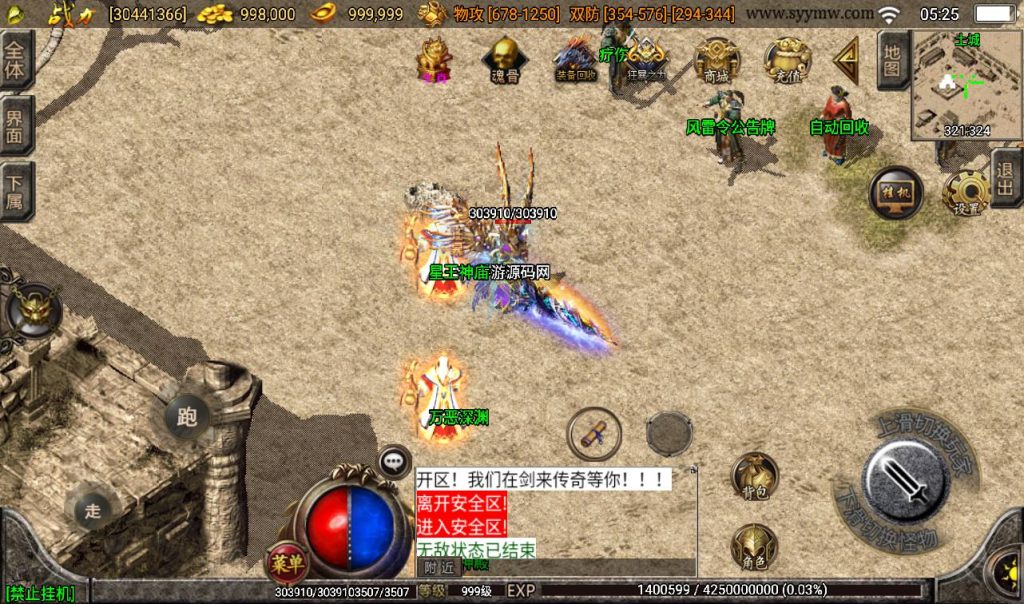This screenshot has width=1024, height=604.
Task: Open the 背包 backpack icon
Action: [755, 476]
